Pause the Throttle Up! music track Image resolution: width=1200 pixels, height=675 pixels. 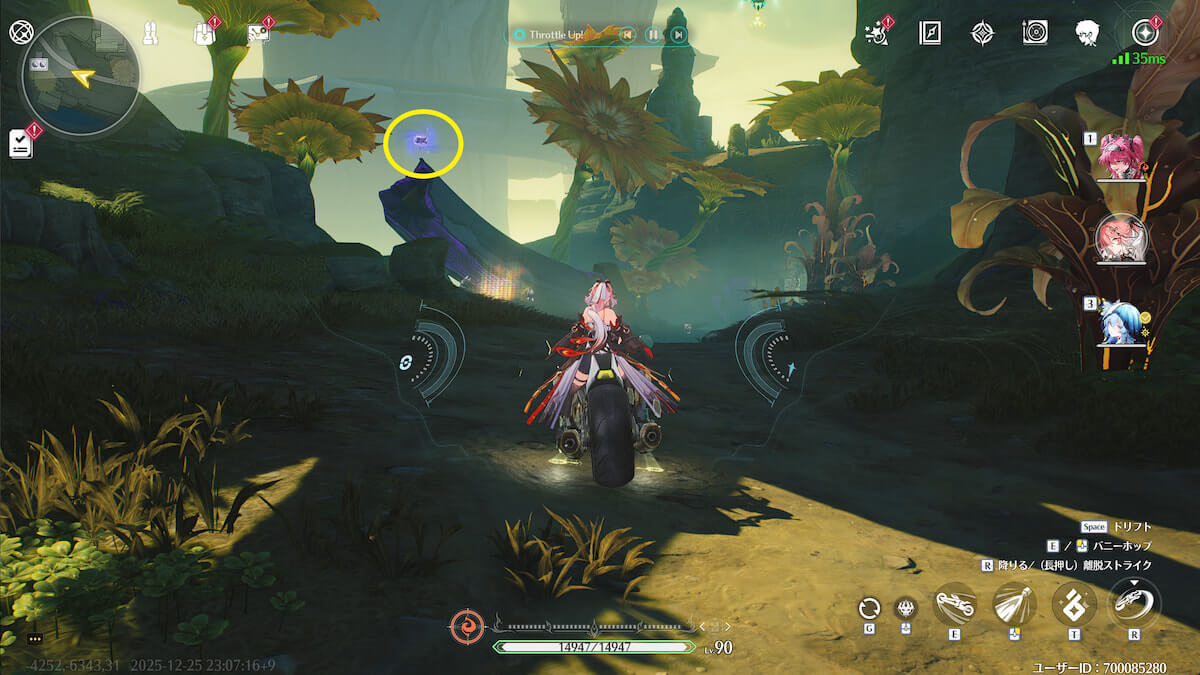653,35
